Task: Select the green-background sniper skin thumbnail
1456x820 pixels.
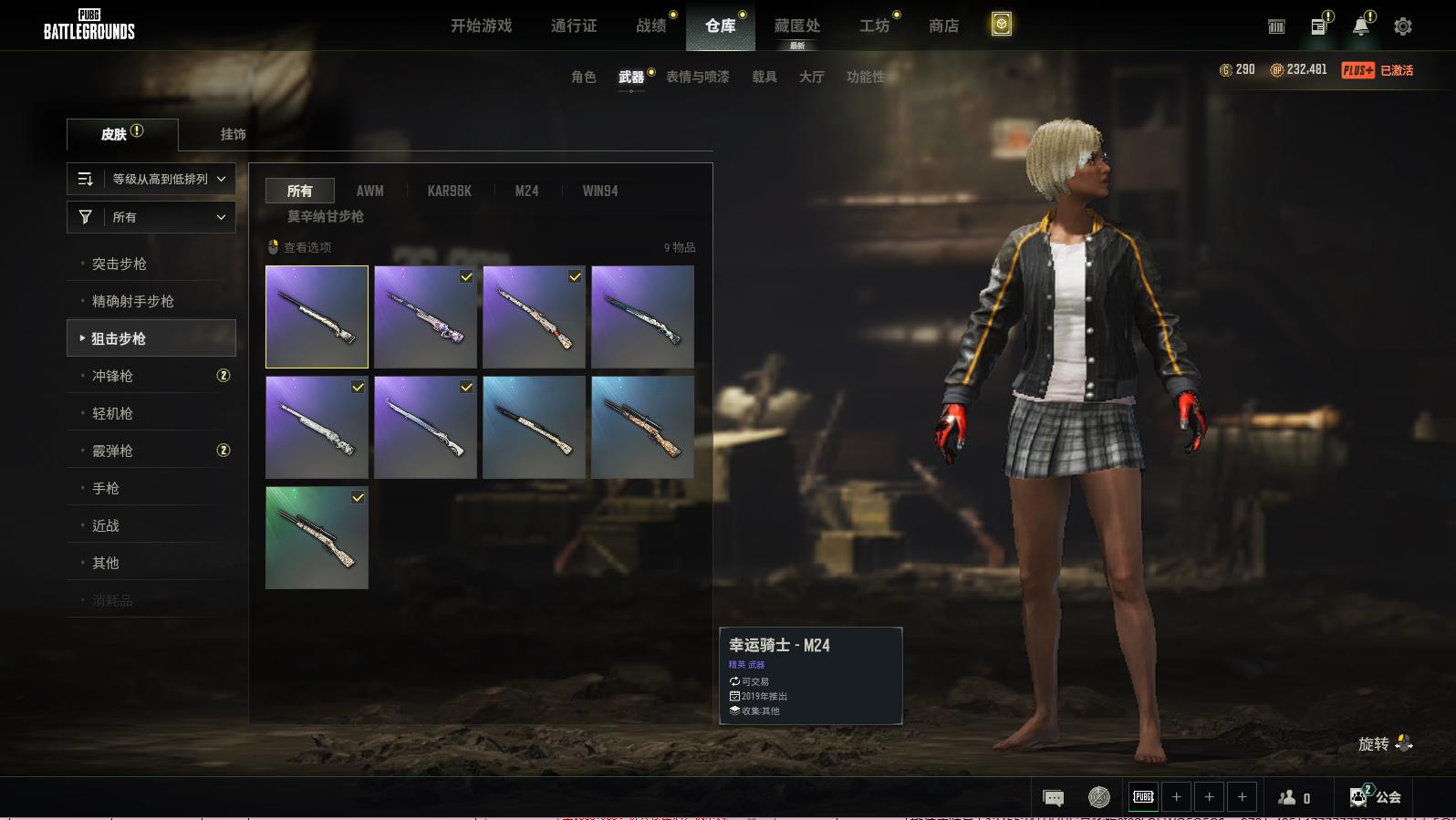Action: click(317, 537)
